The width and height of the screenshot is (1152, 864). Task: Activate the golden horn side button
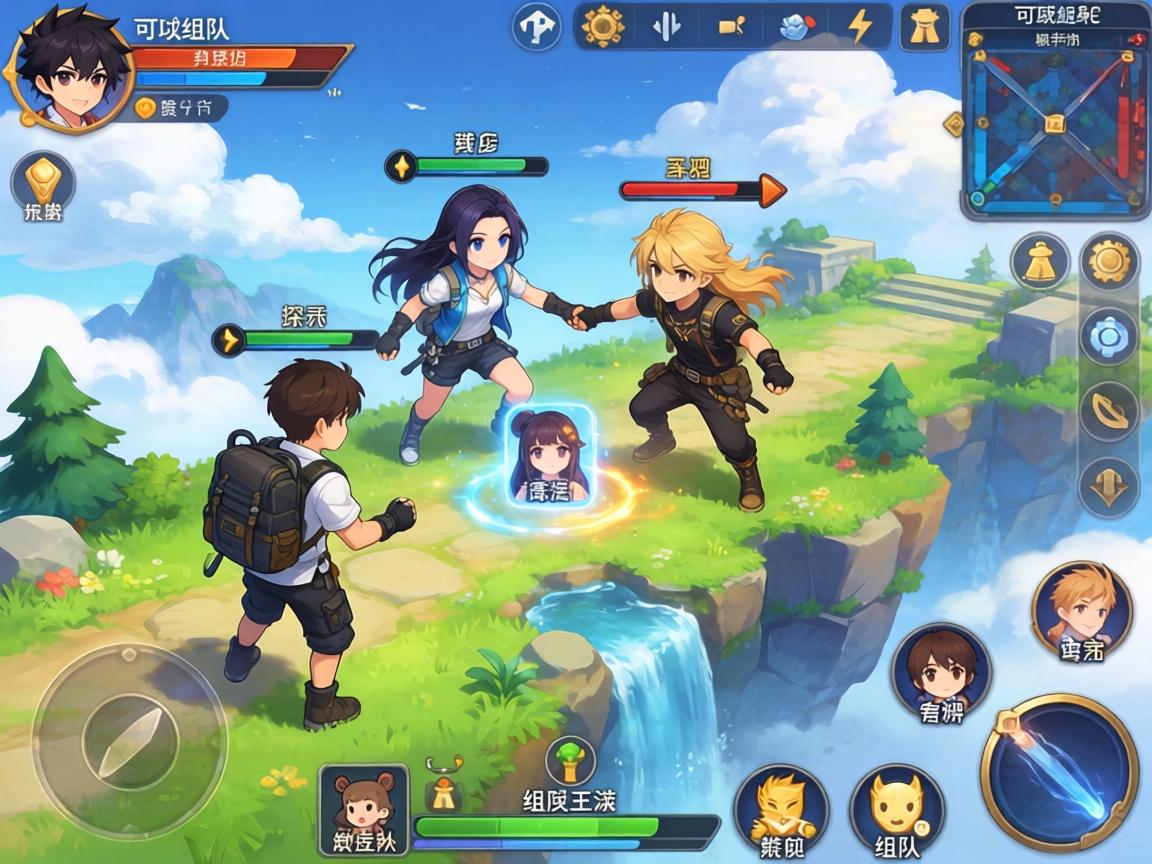pos(1109,412)
